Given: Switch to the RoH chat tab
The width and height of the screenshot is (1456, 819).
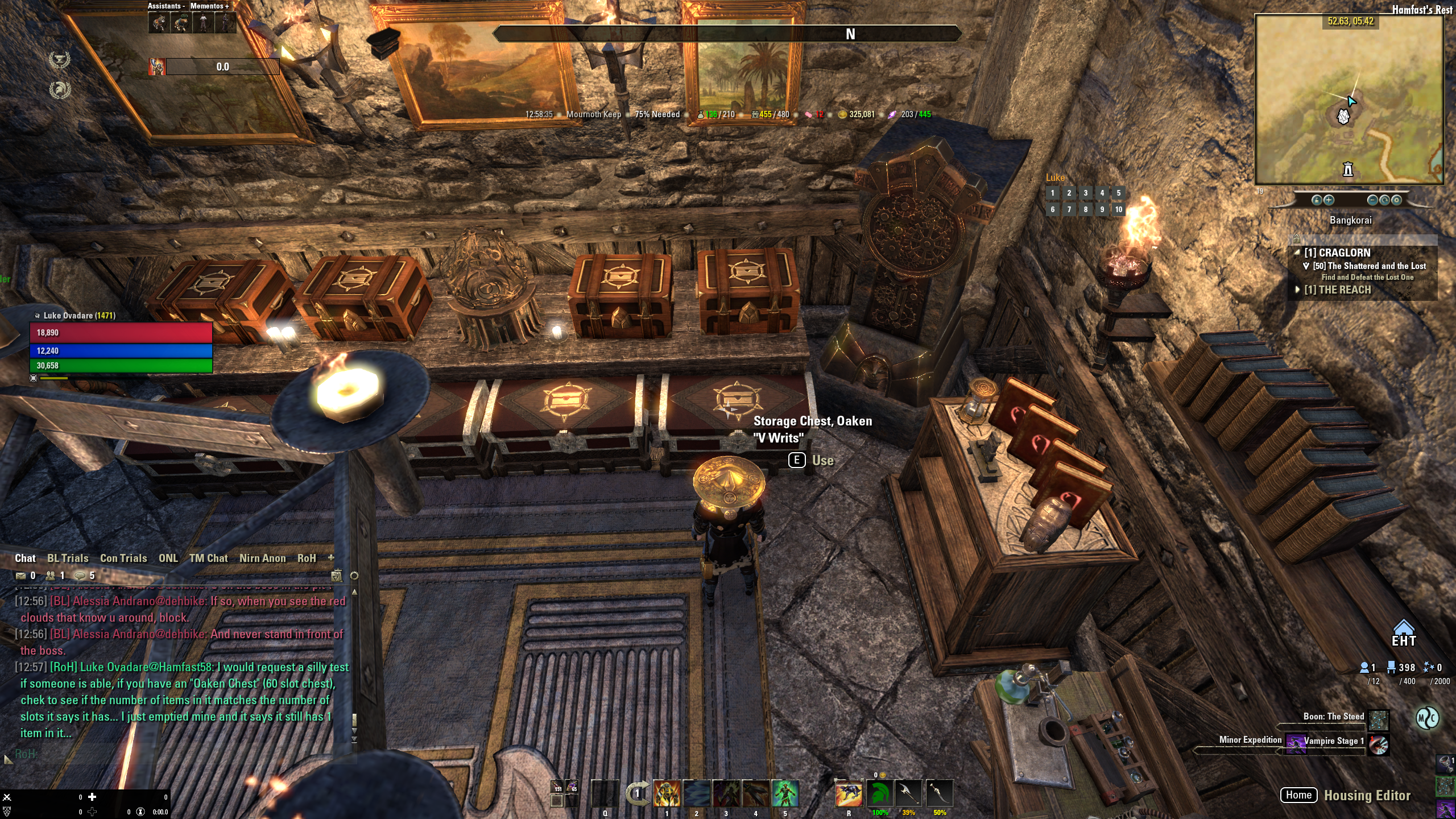Looking at the screenshot, I should tap(307, 559).
